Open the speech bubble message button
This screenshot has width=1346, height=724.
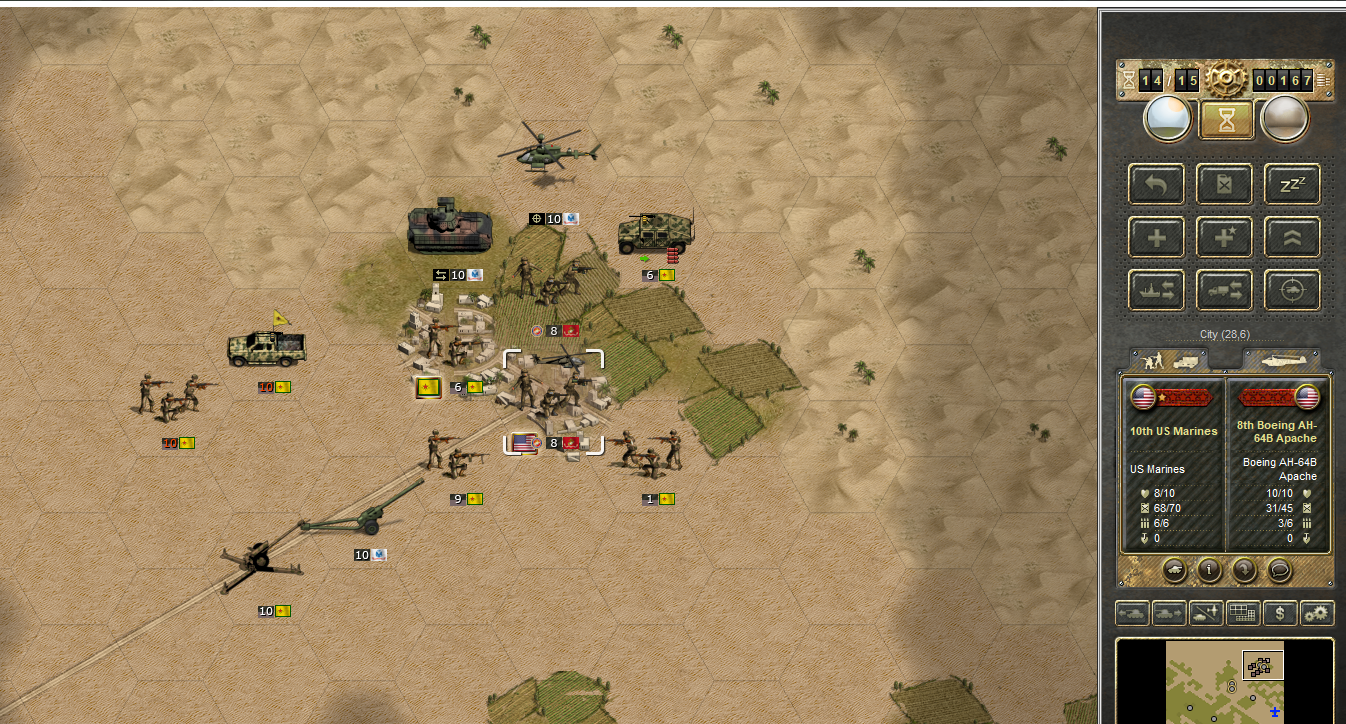(1279, 570)
